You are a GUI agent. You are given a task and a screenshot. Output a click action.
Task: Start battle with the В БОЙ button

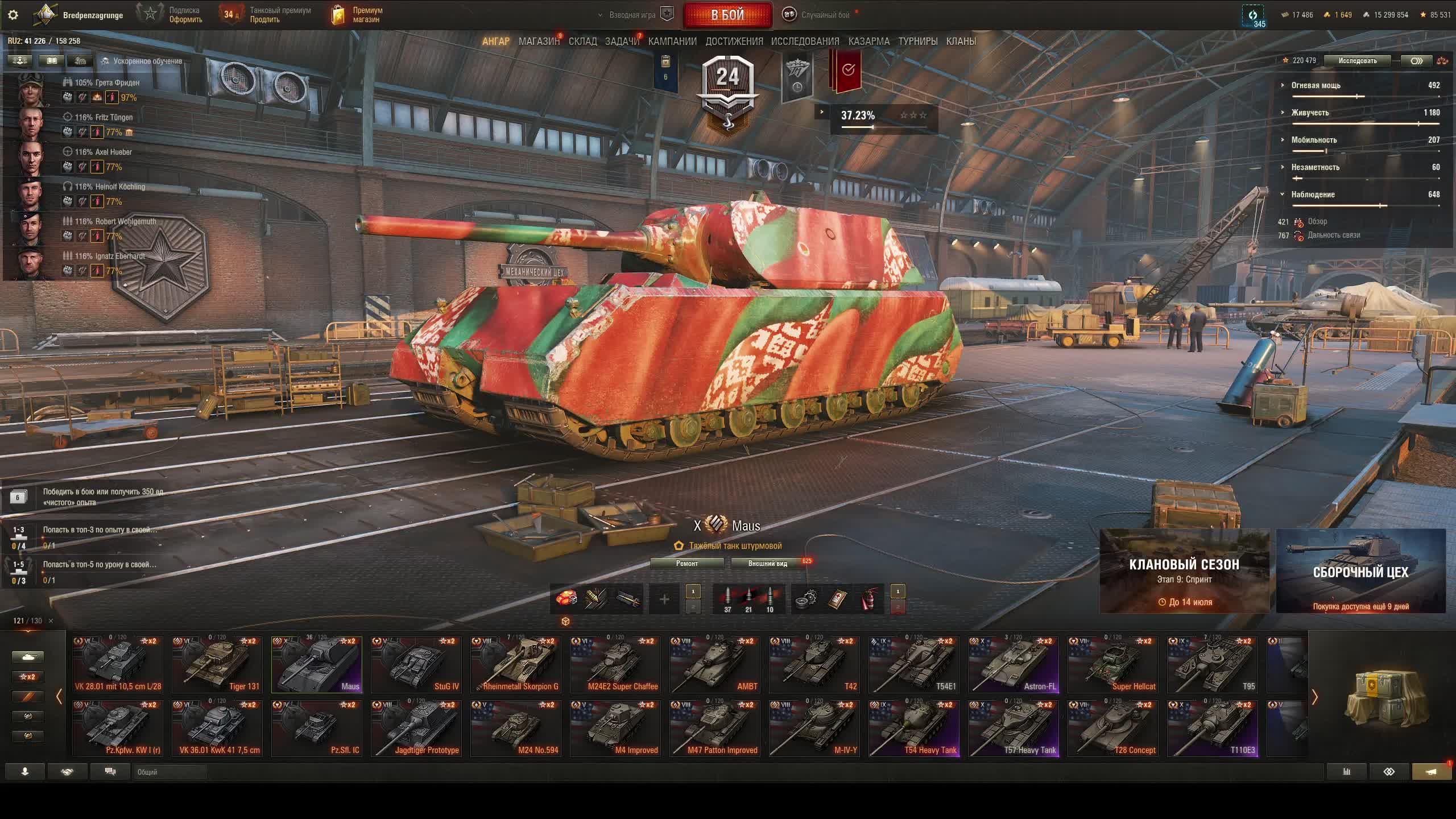727,15
